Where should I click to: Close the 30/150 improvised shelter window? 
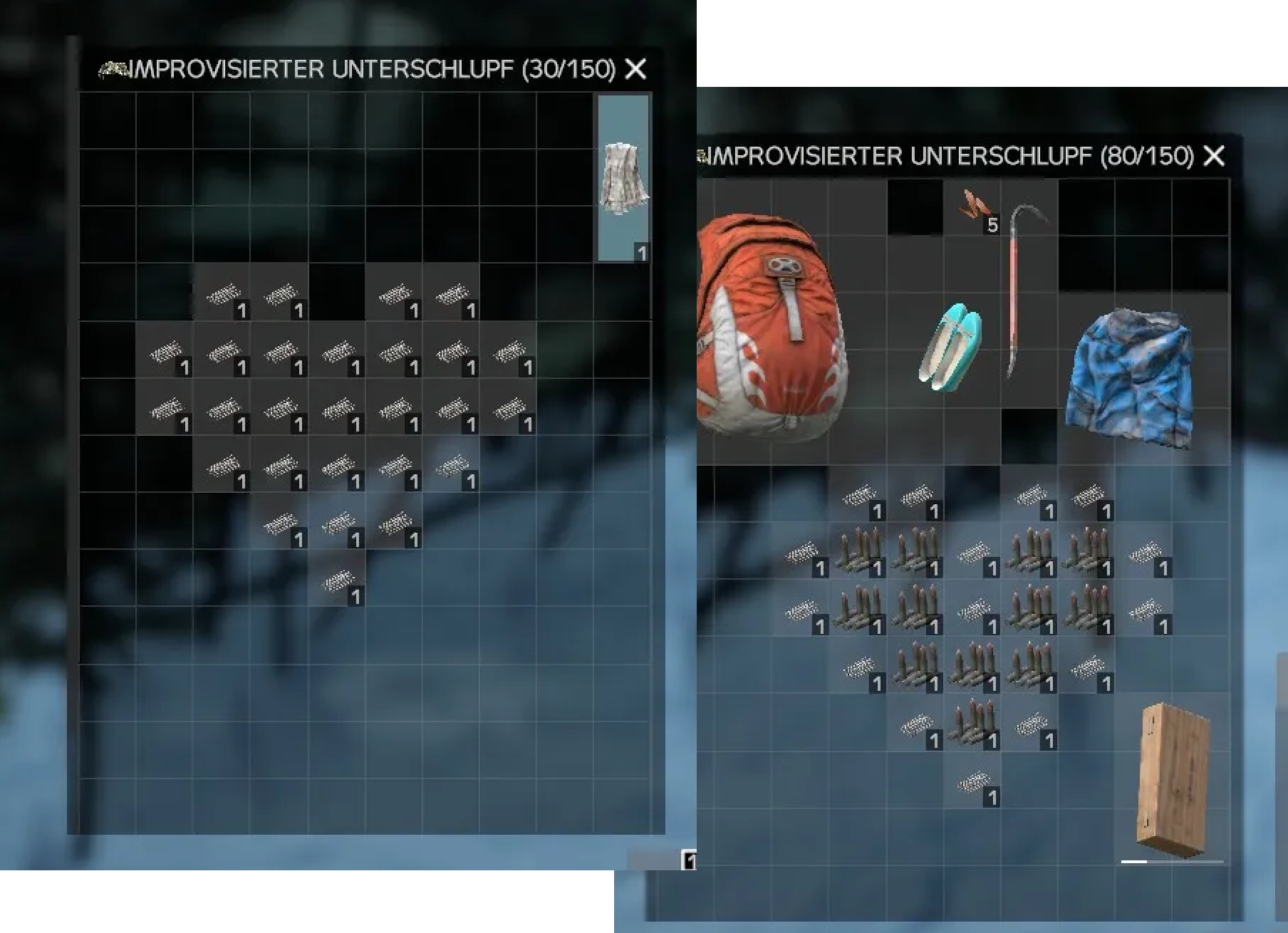(635, 69)
